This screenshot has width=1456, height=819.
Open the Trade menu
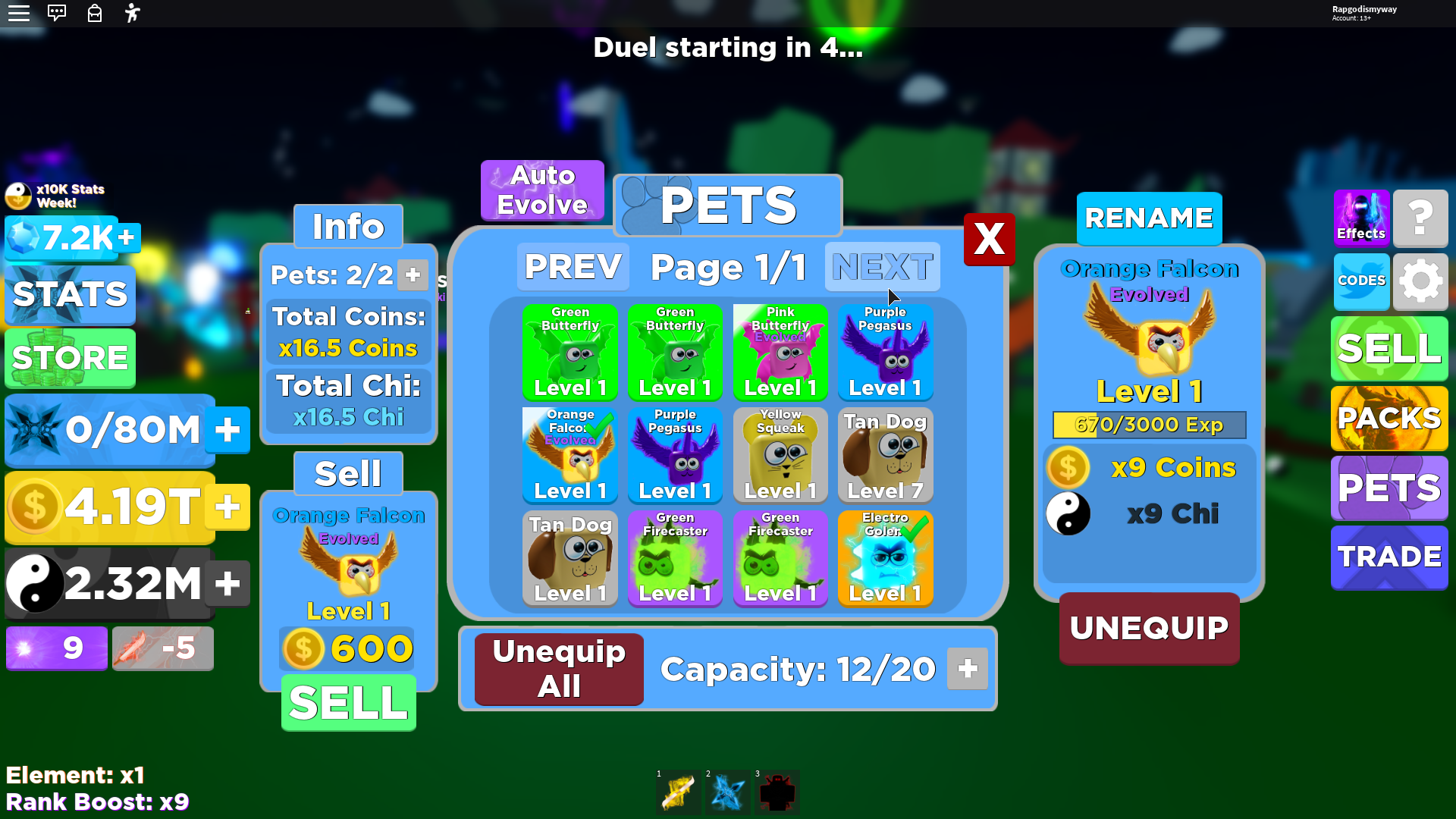[x=1389, y=557]
